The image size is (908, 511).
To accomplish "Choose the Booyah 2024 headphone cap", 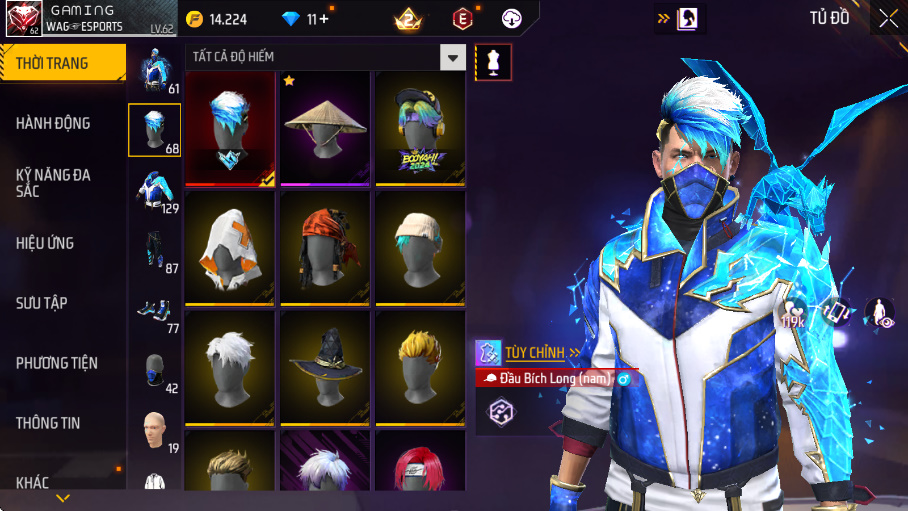I will pos(420,127).
